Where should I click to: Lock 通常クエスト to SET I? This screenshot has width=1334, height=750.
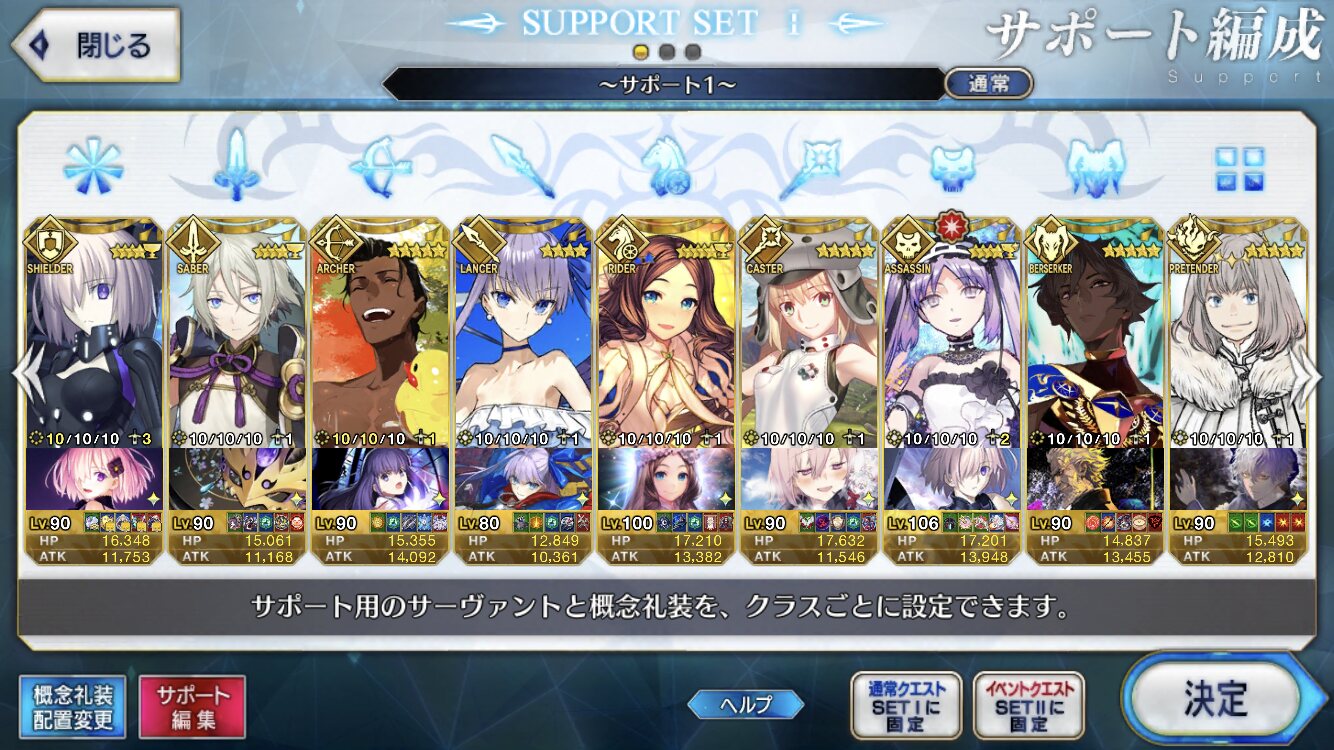pos(905,705)
